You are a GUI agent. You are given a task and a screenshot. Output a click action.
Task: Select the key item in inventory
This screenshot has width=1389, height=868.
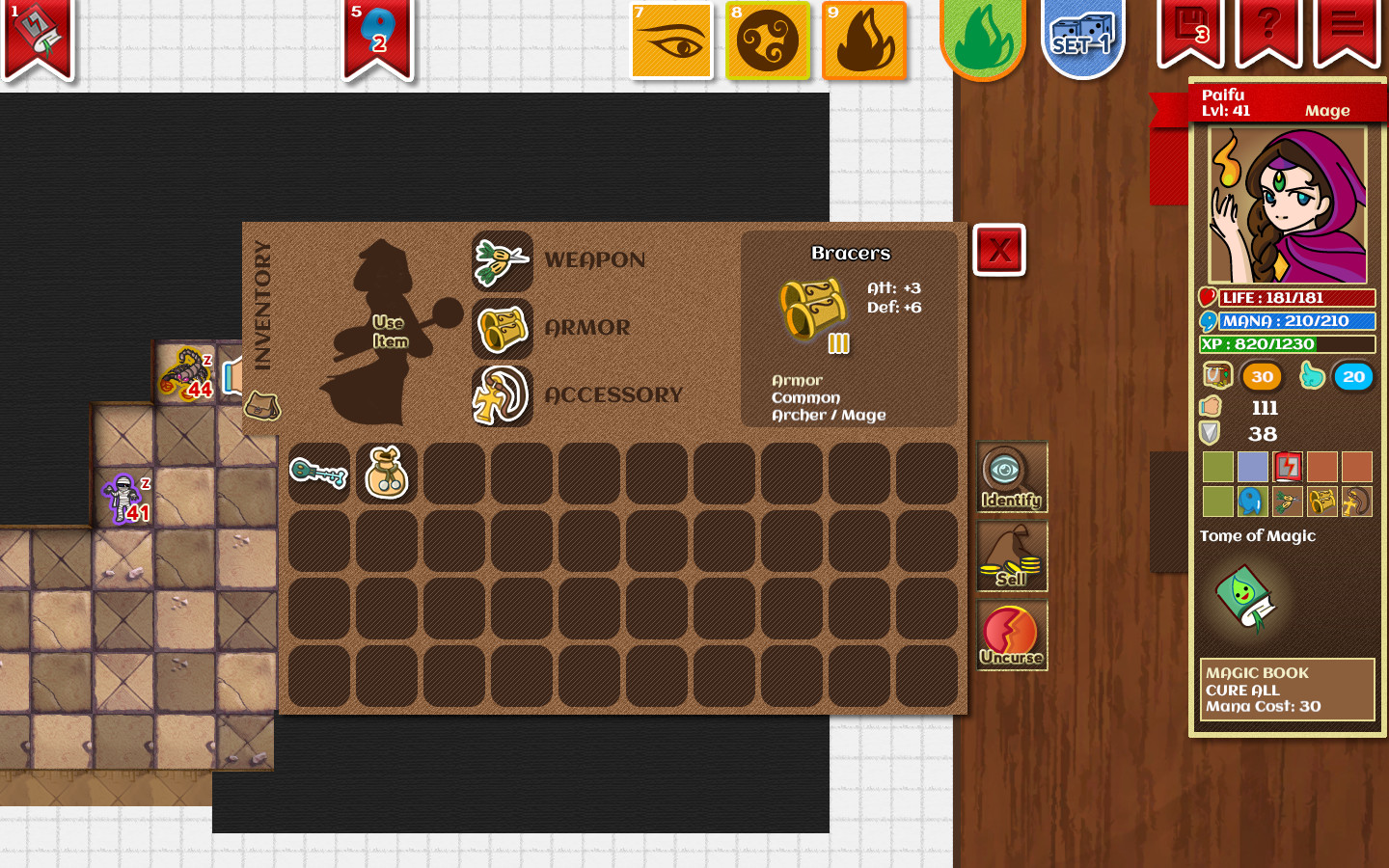pyautogui.click(x=318, y=475)
